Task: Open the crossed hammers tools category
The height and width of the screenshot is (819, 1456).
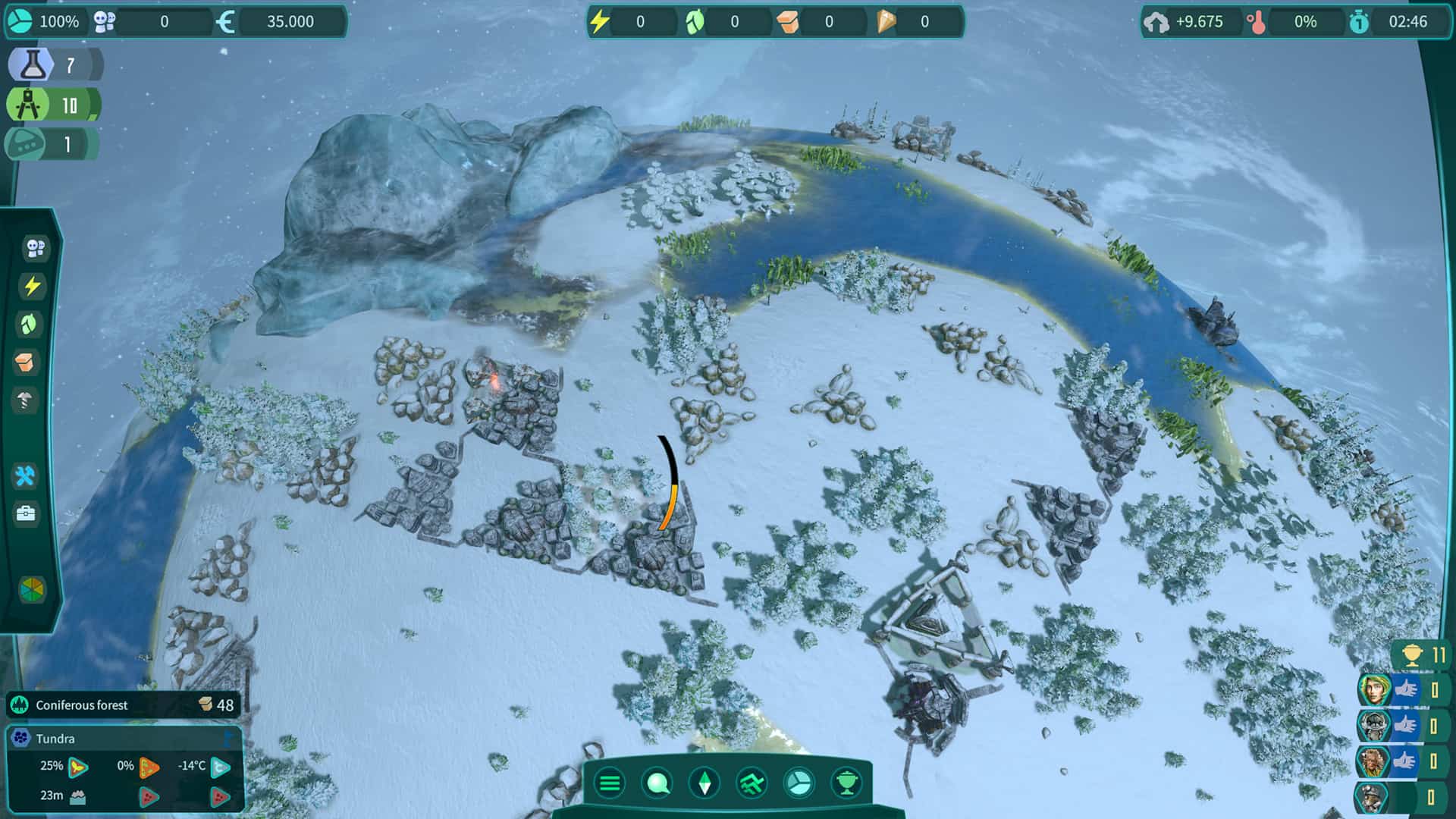Action: [25, 476]
